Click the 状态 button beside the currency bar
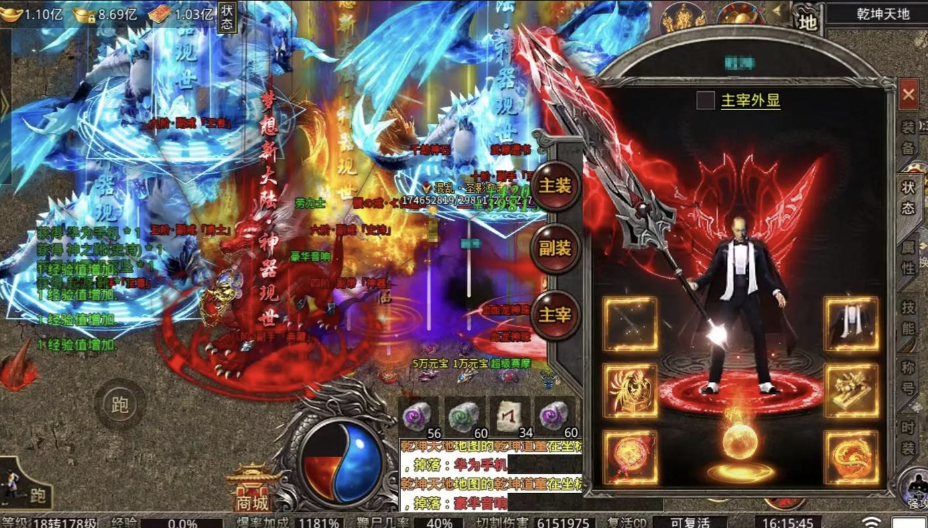This screenshot has height=528, width=928. 227,17
